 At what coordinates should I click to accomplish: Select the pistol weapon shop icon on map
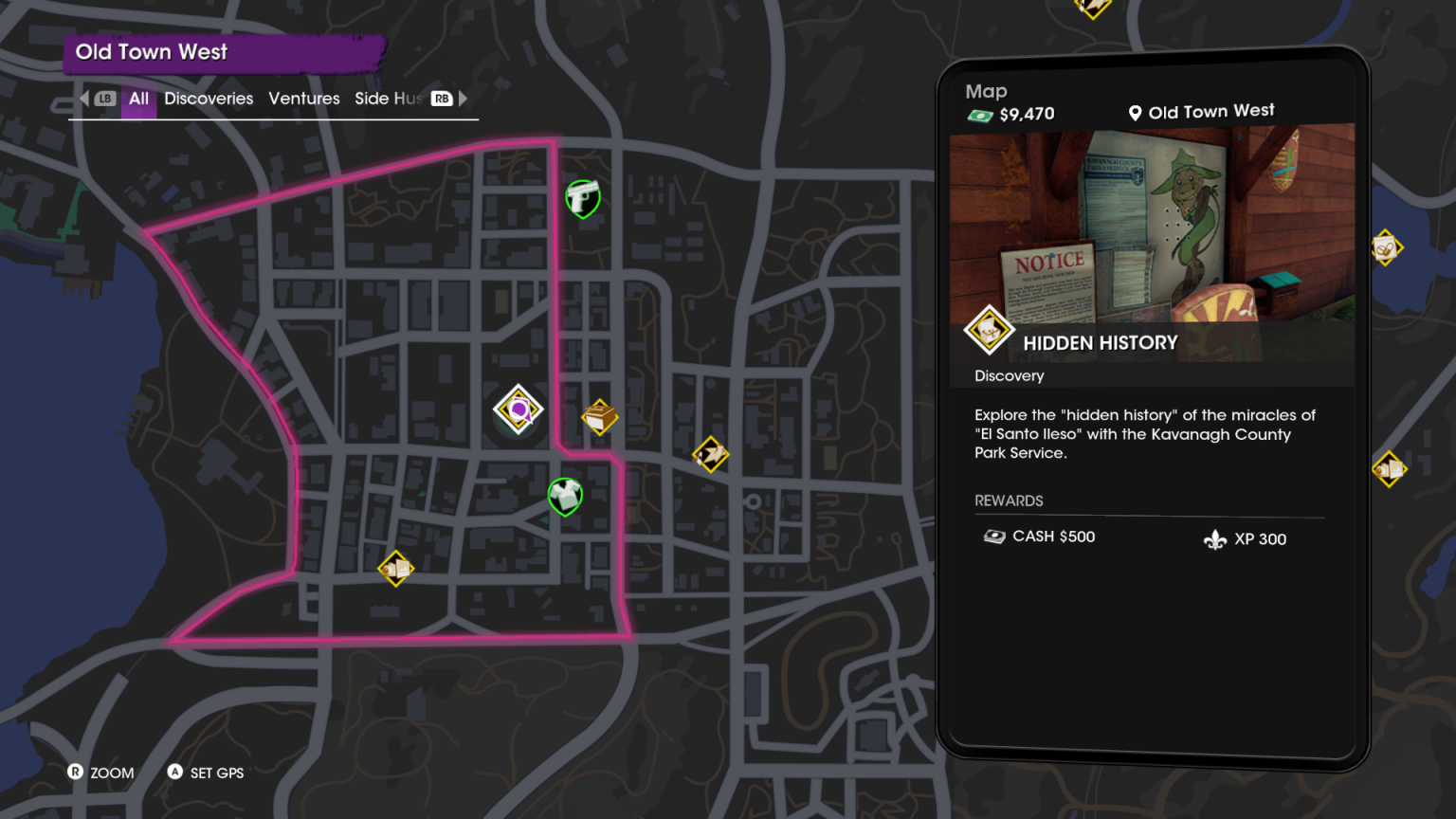583,199
